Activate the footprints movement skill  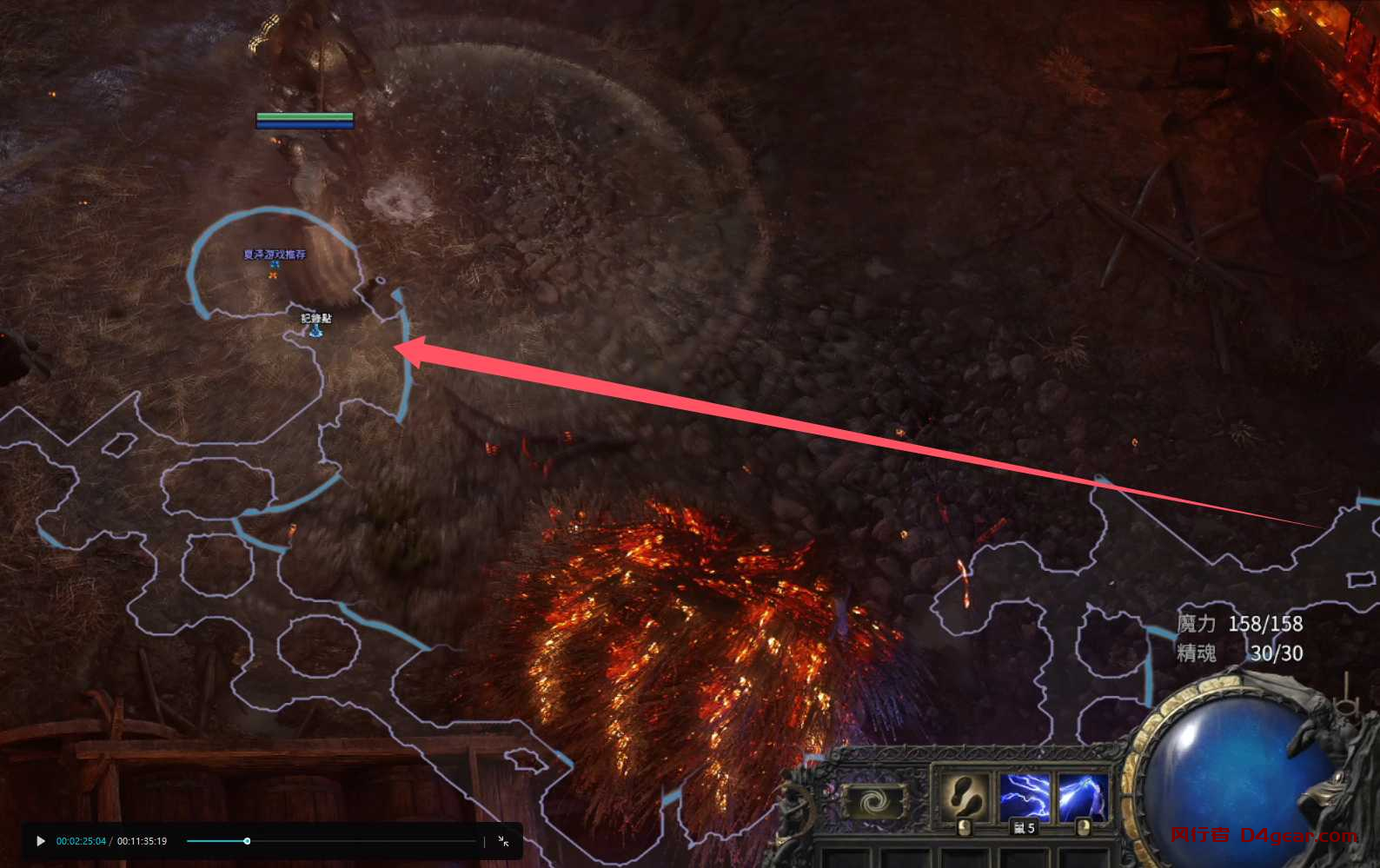click(x=964, y=795)
